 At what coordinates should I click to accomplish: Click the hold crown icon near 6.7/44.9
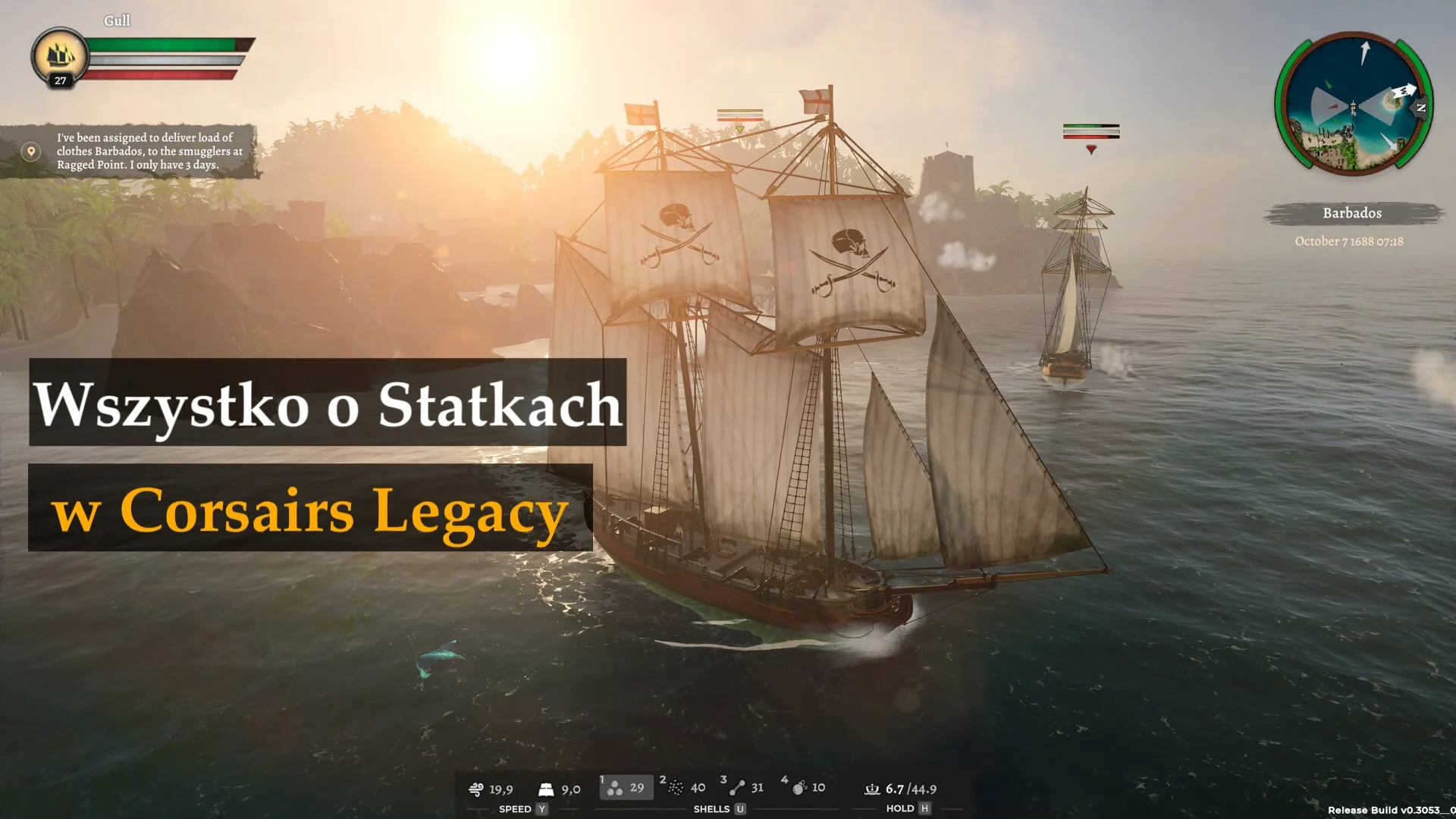[873, 789]
